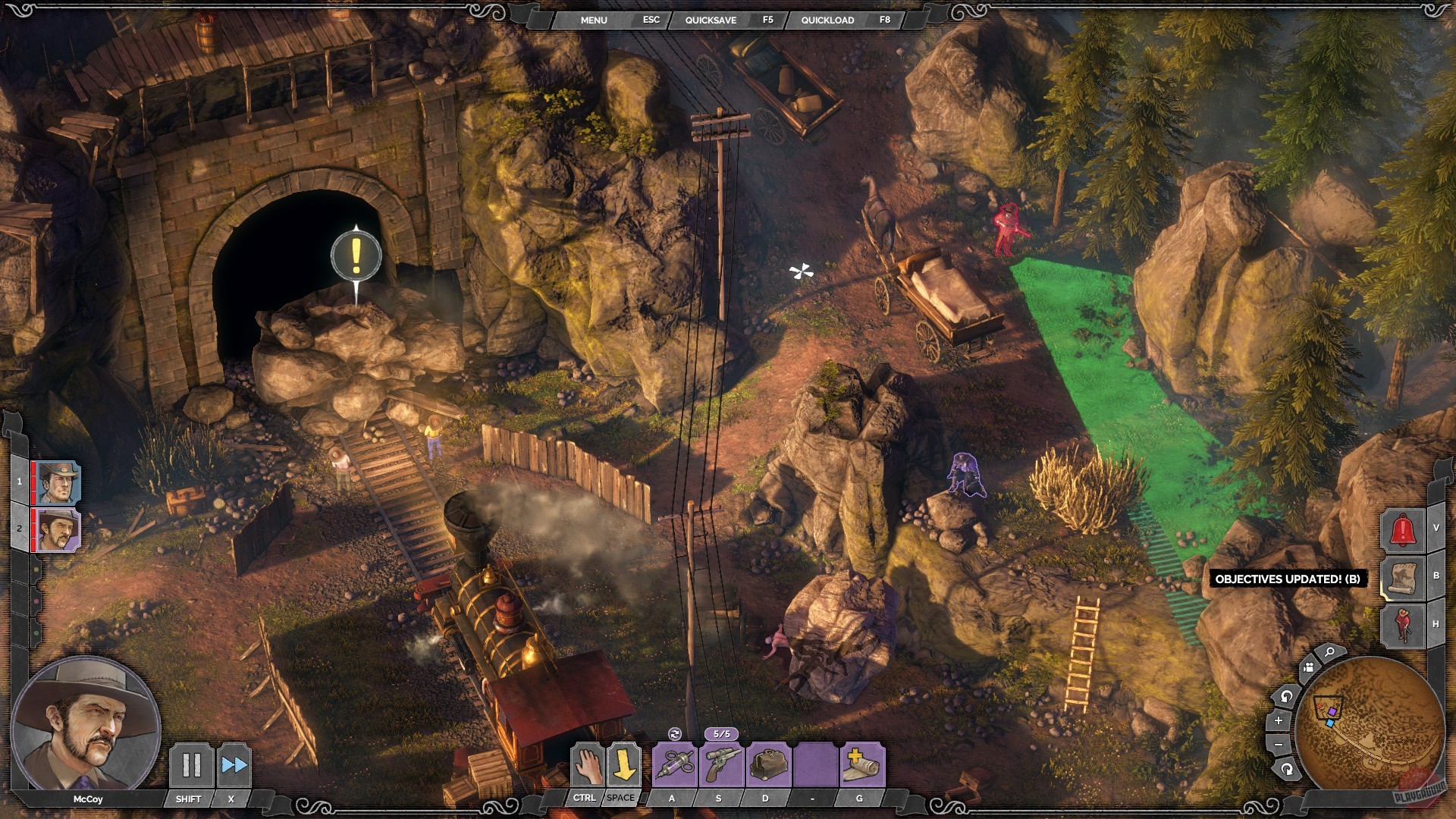Pause the game with the pause button
Screen dimensions: 1456x819
[x=191, y=765]
